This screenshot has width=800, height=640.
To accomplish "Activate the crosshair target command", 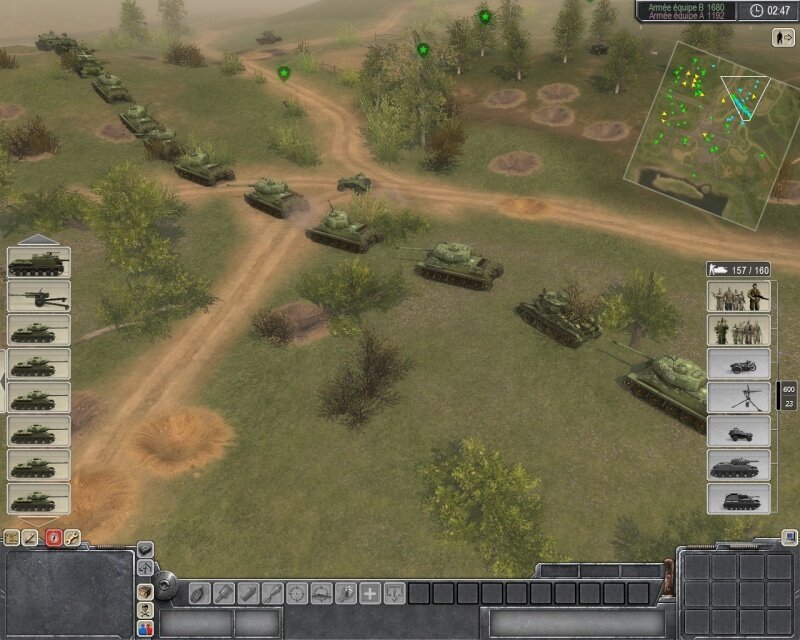I will point(296,592).
